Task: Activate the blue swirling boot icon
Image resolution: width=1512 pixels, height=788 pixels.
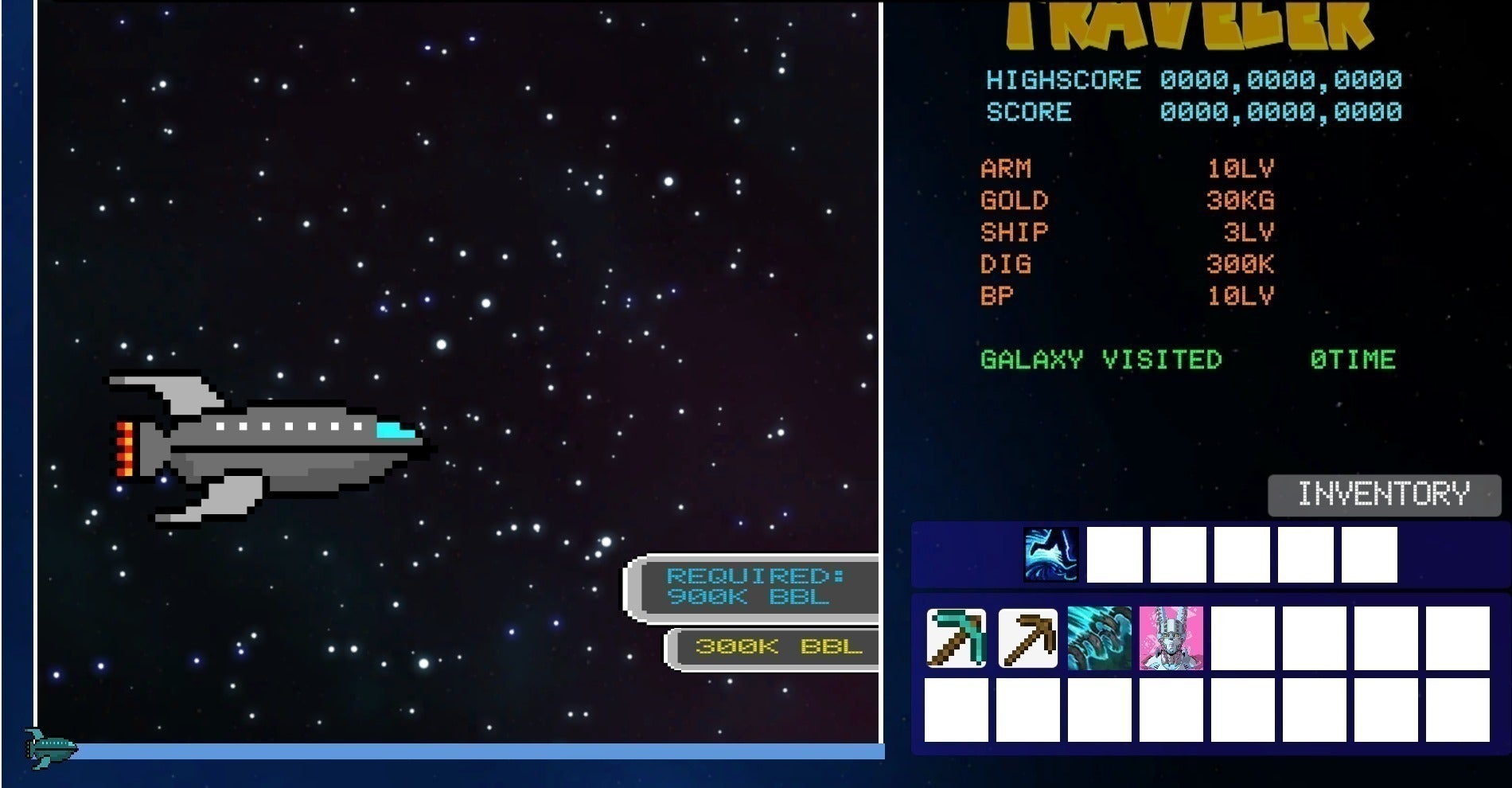Action: coord(1050,554)
